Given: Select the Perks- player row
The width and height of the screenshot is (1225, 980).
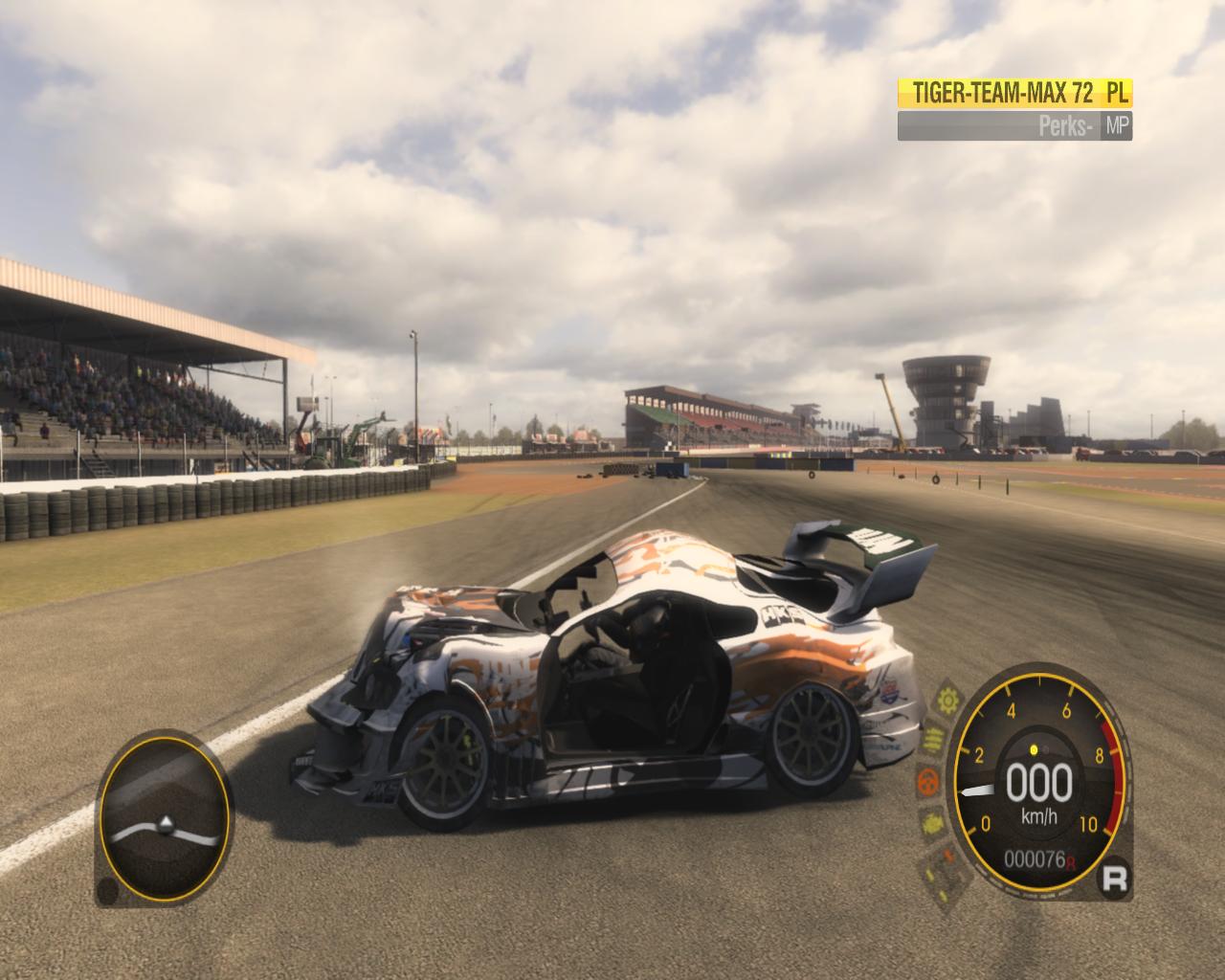Looking at the screenshot, I should tap(1014, 126).
